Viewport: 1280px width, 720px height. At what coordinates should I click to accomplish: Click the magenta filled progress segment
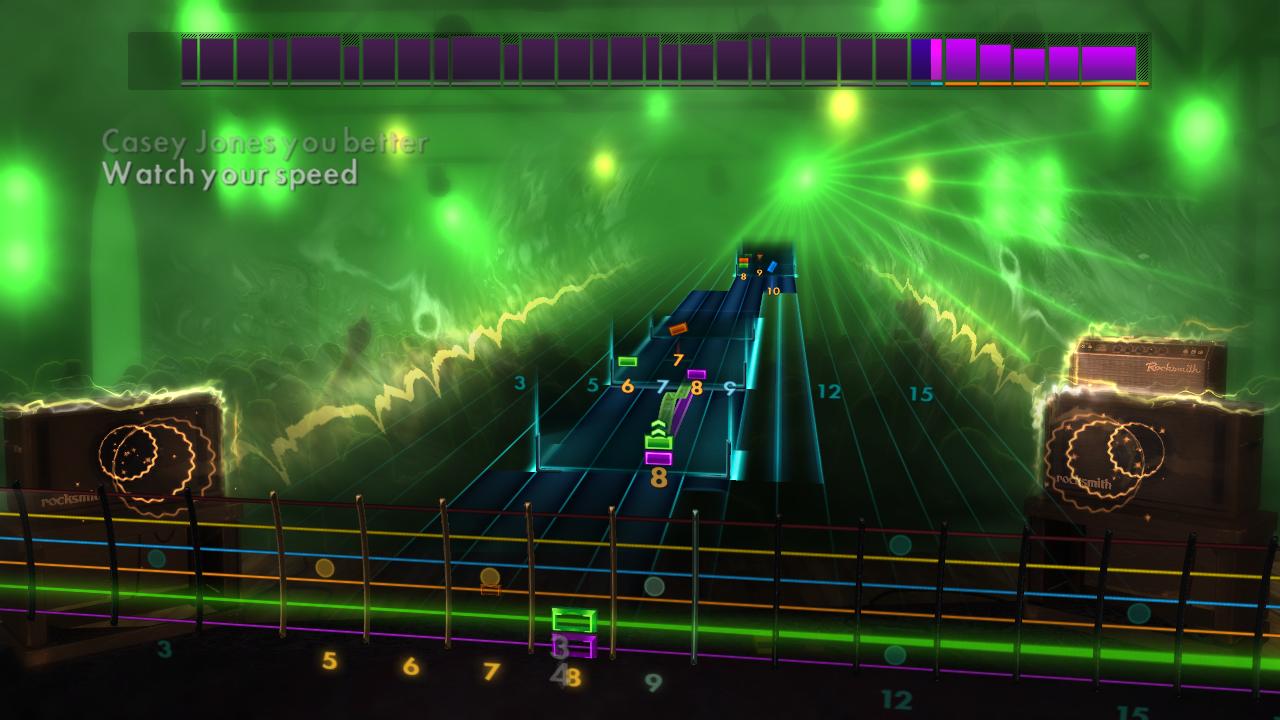pyautogui.click(x=935, y=60)
